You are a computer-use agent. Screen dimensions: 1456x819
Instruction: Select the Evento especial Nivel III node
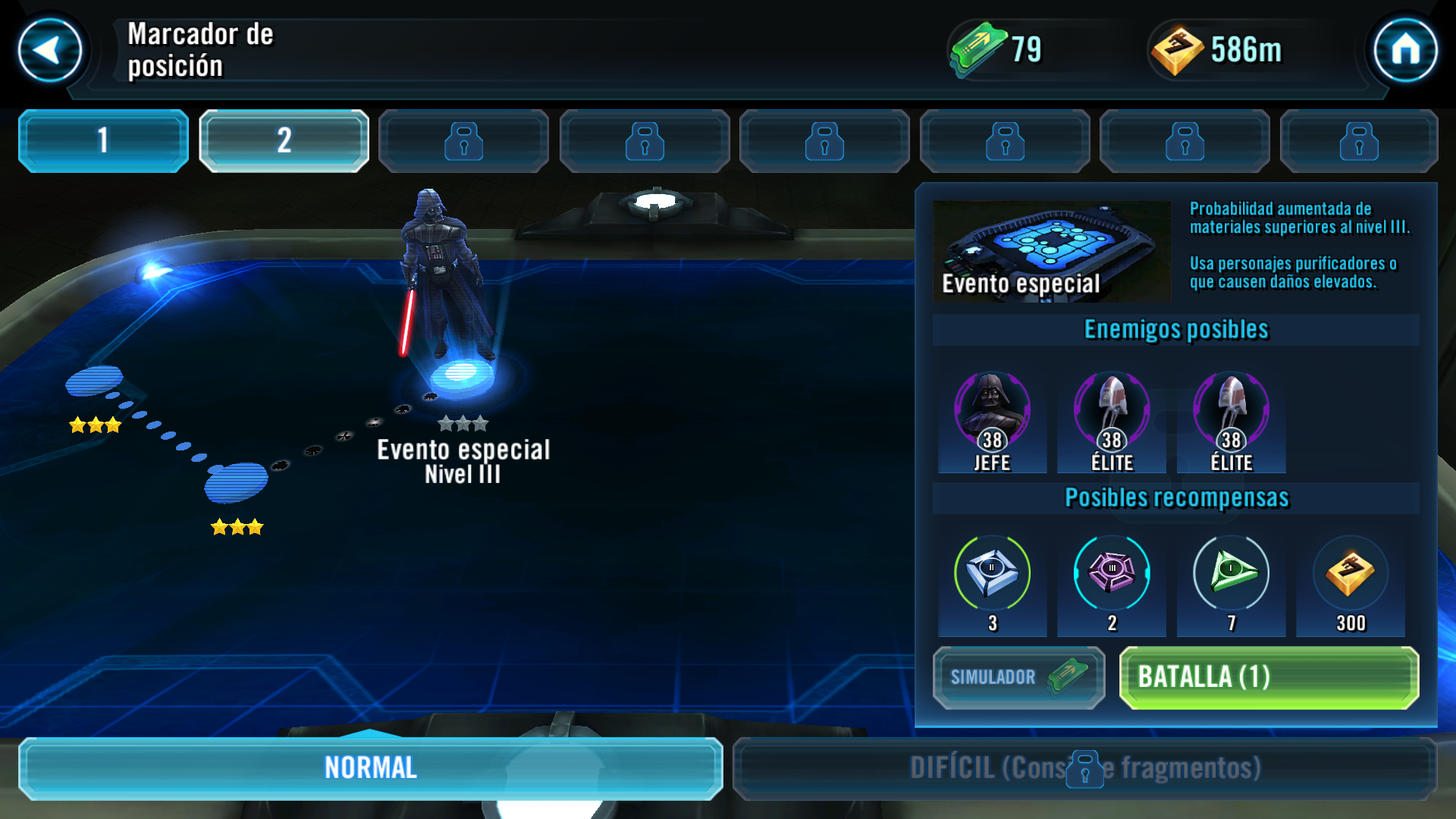click(462, 376)
